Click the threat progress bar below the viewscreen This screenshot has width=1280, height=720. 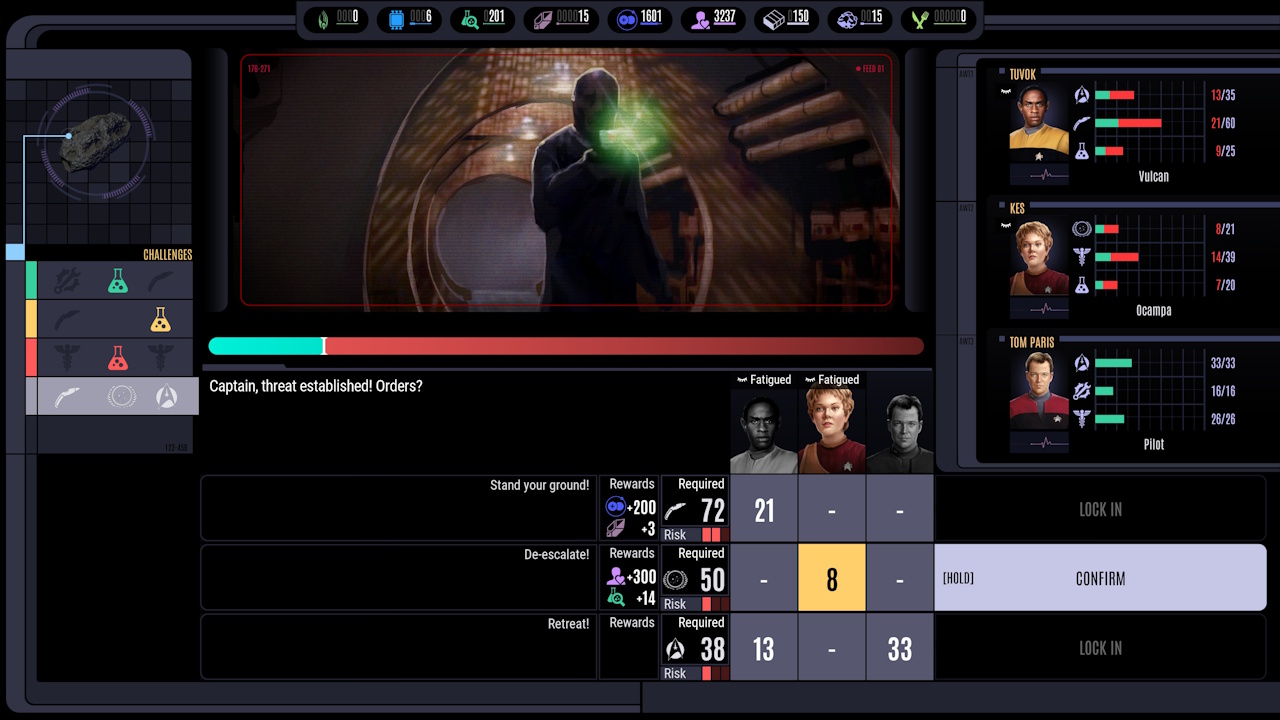click(565, 346)
